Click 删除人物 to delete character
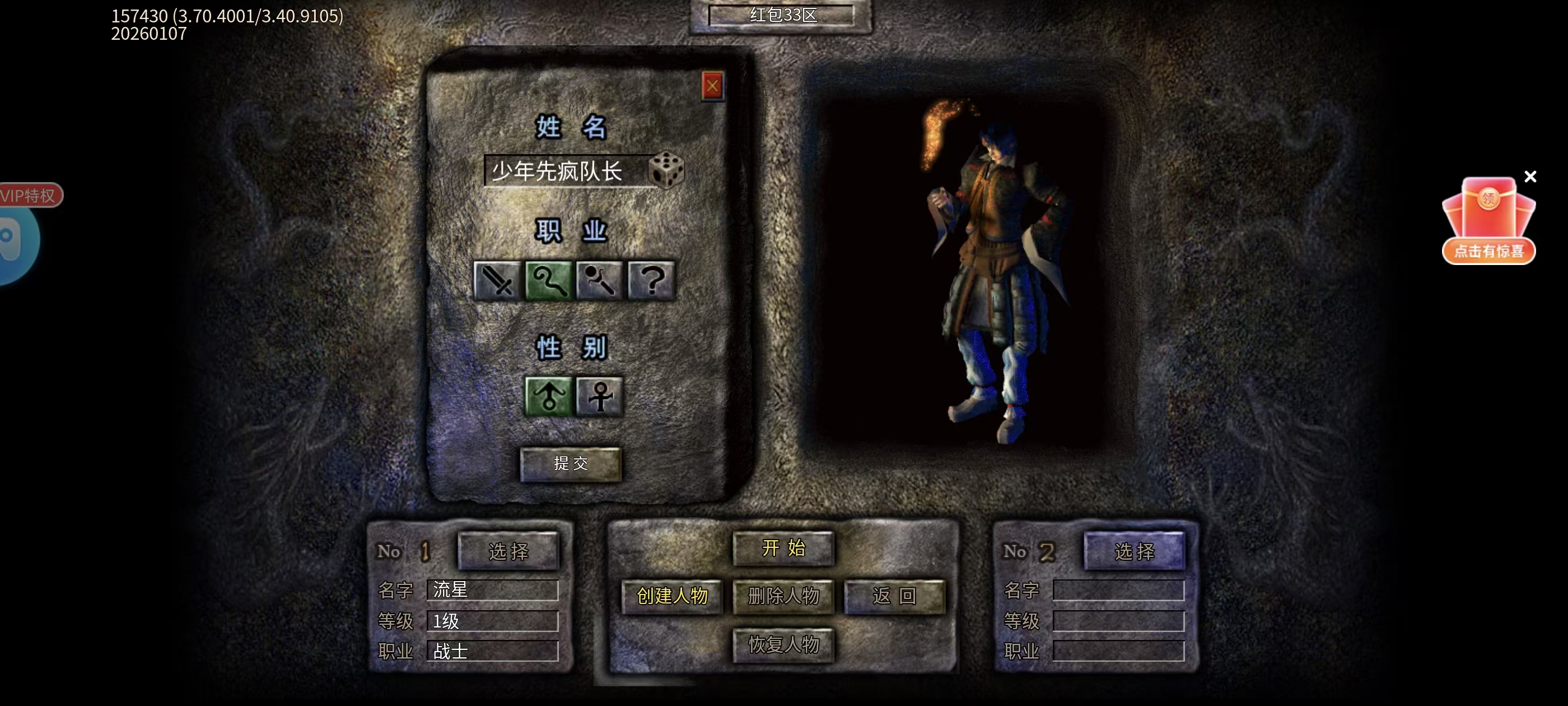 783,596
